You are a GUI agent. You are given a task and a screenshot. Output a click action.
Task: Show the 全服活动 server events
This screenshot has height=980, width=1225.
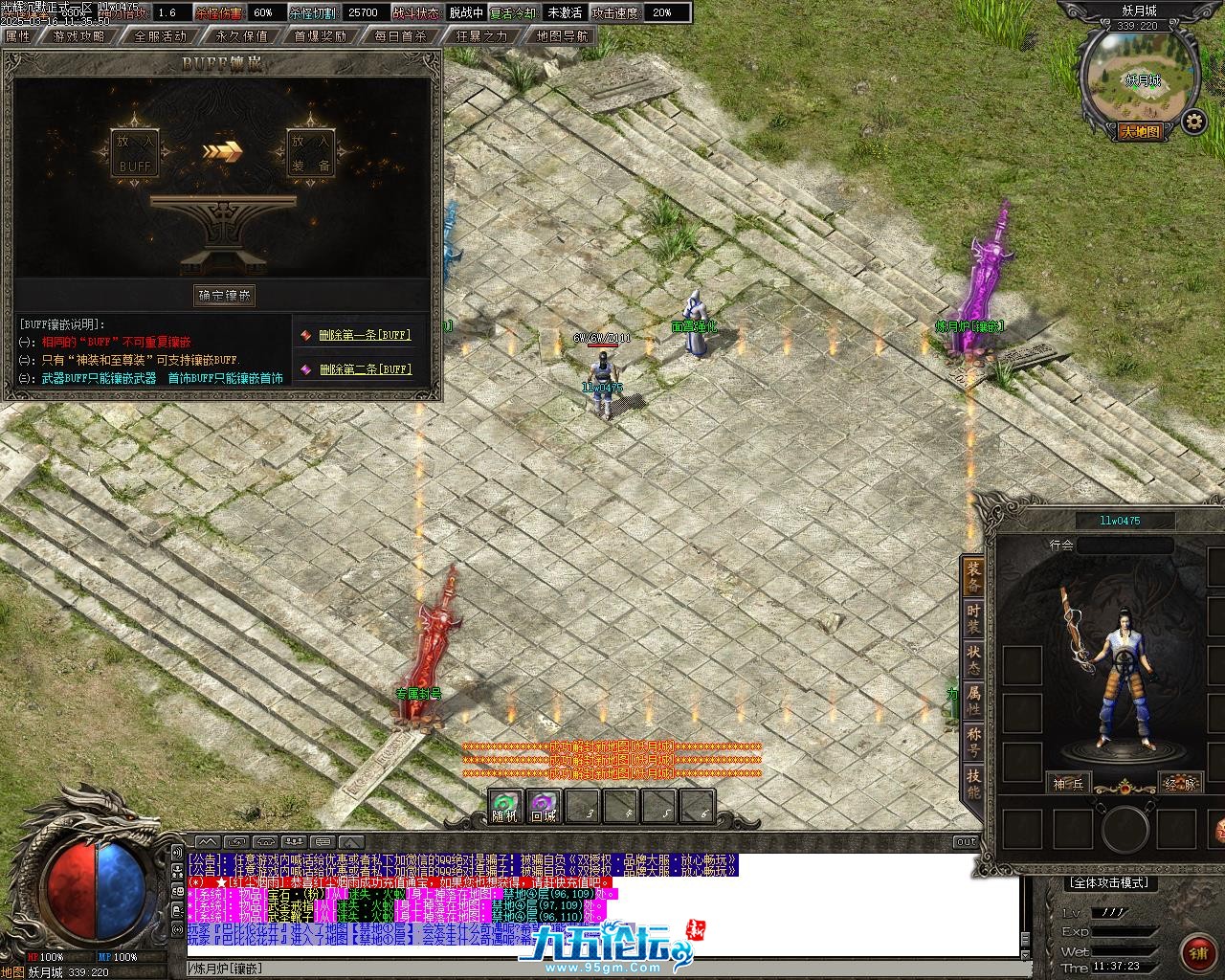point(160,36)
